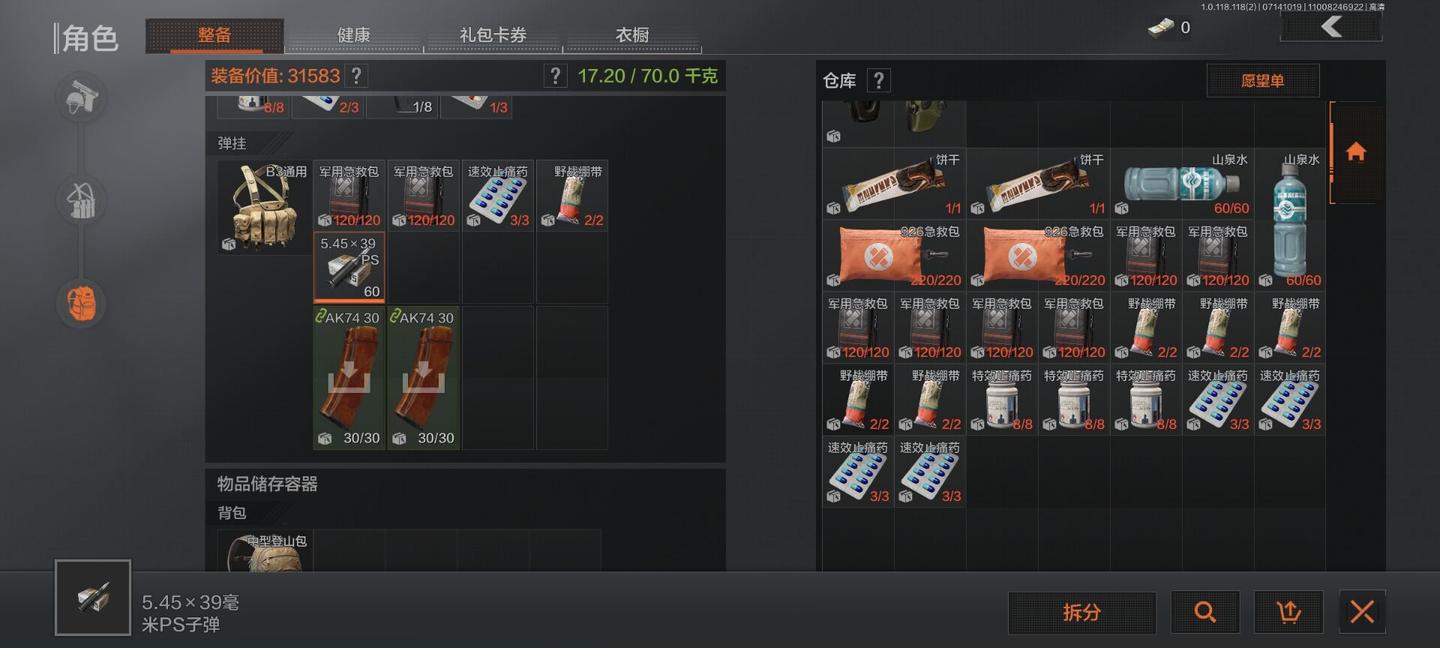Tap the sell item cart button

pyautogui.click(x=1288, y=612)
